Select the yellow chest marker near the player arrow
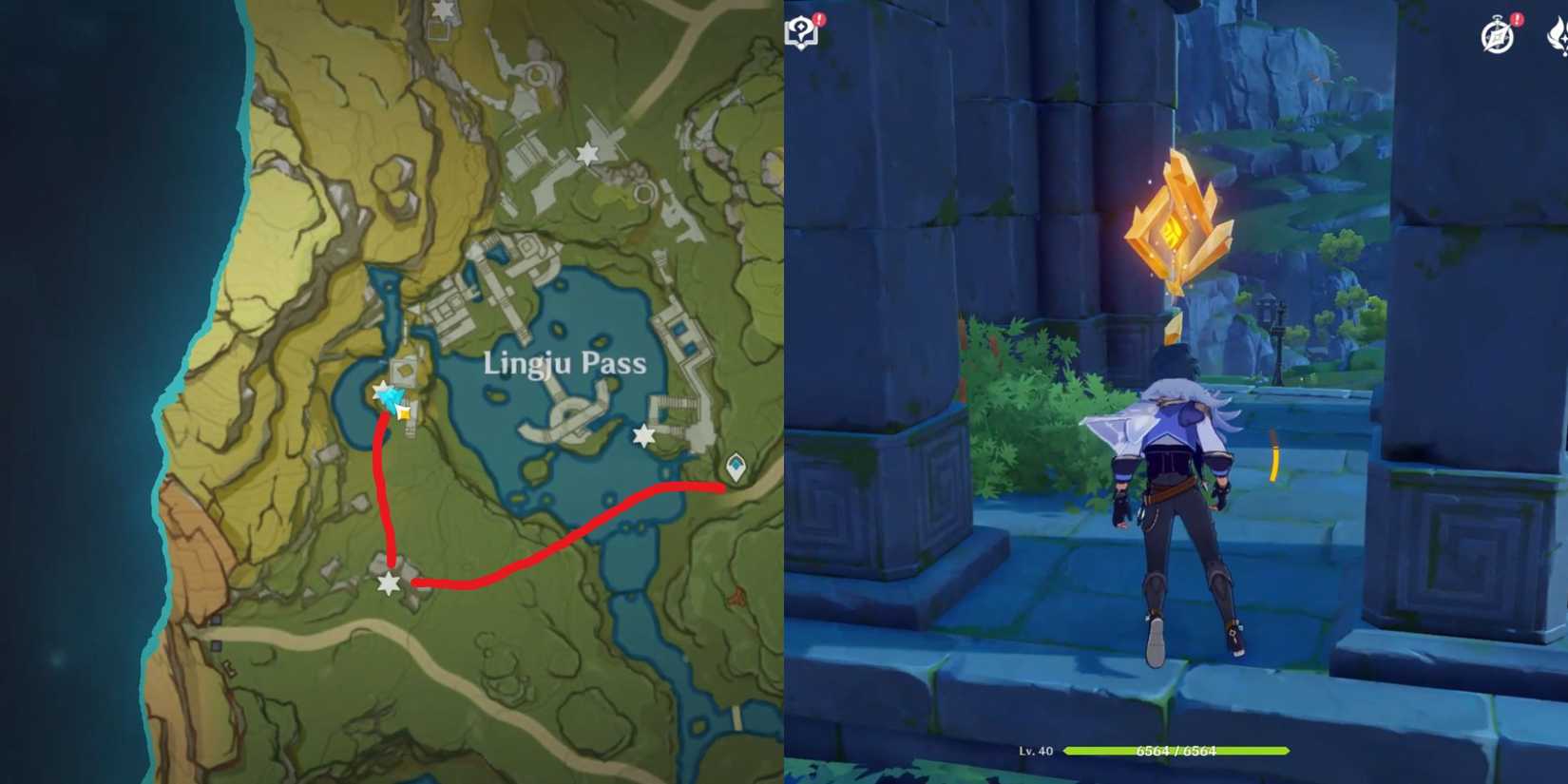Viewport: 1568px width, 784px height. (x=403, y=414)
